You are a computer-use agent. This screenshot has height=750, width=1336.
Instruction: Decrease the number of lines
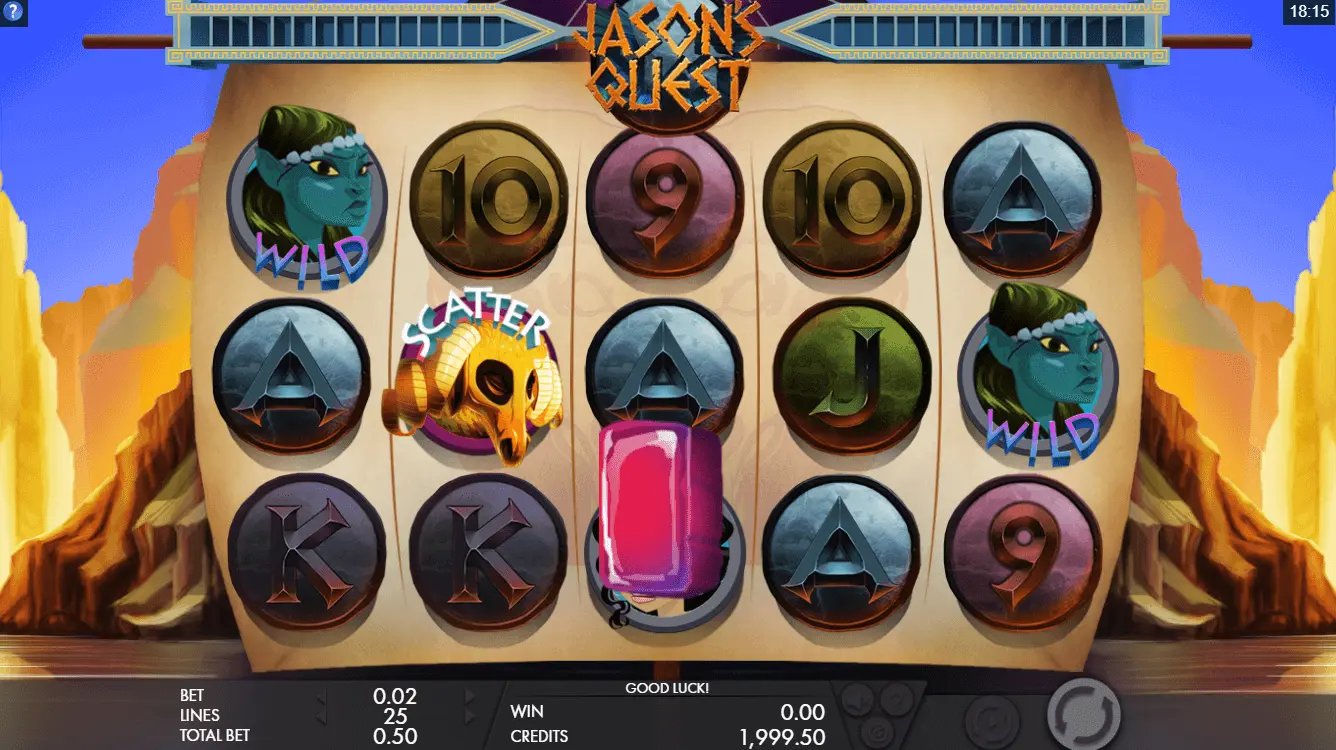pos(321,716)
